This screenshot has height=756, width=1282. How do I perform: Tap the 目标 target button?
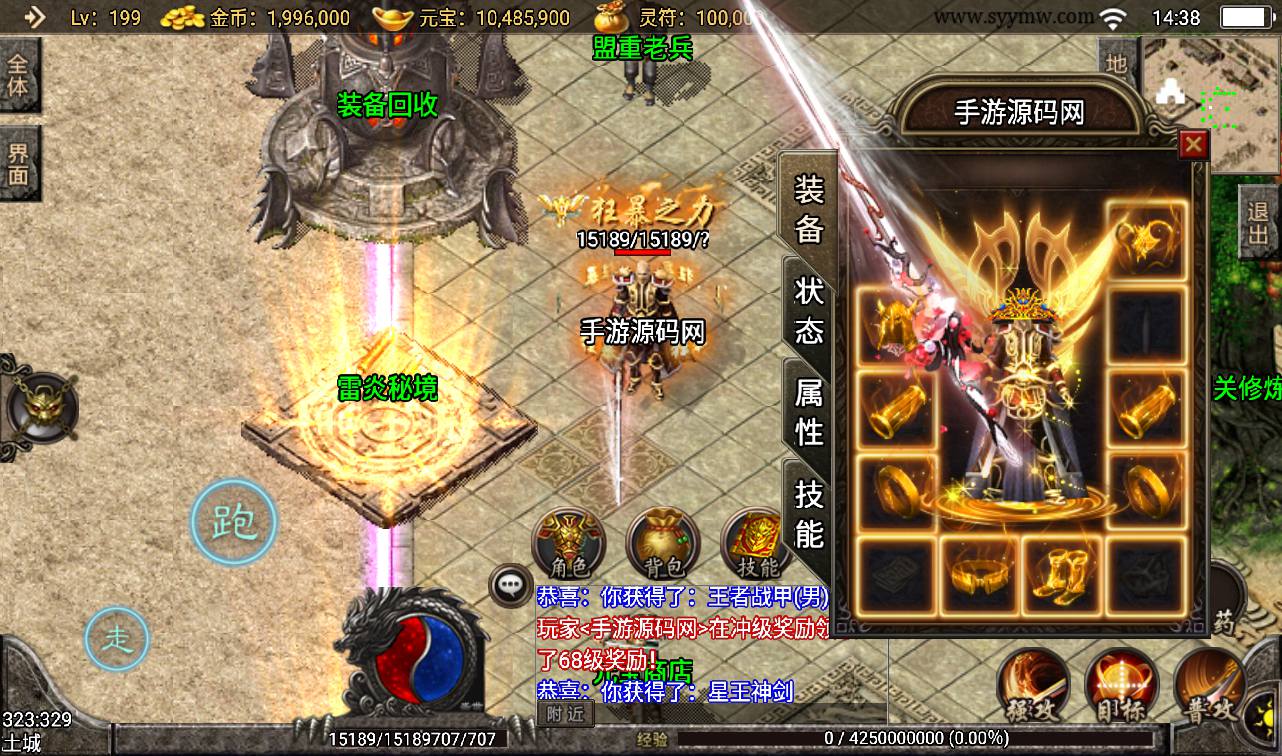click(x=1122, y=690)
